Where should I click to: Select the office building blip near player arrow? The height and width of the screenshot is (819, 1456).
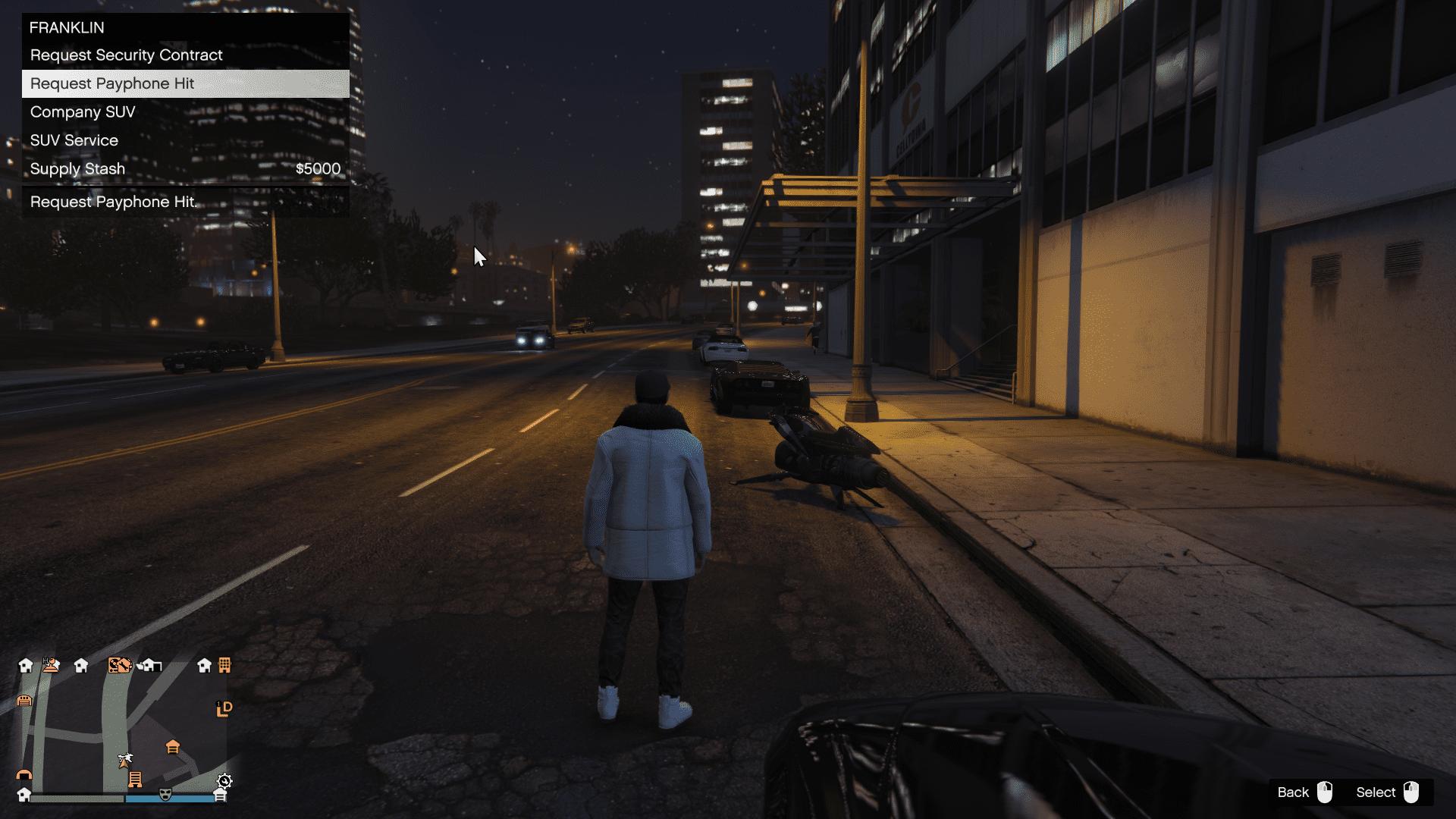[136, 779]
